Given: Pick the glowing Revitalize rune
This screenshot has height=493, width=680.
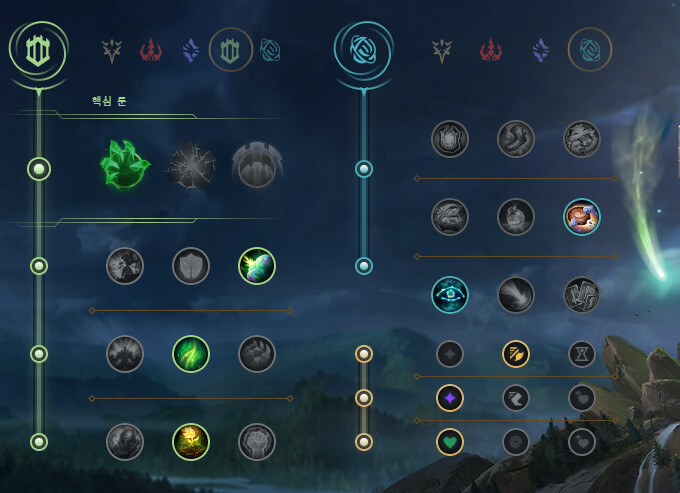Looking at the screenshot, I should pos(191,442).
